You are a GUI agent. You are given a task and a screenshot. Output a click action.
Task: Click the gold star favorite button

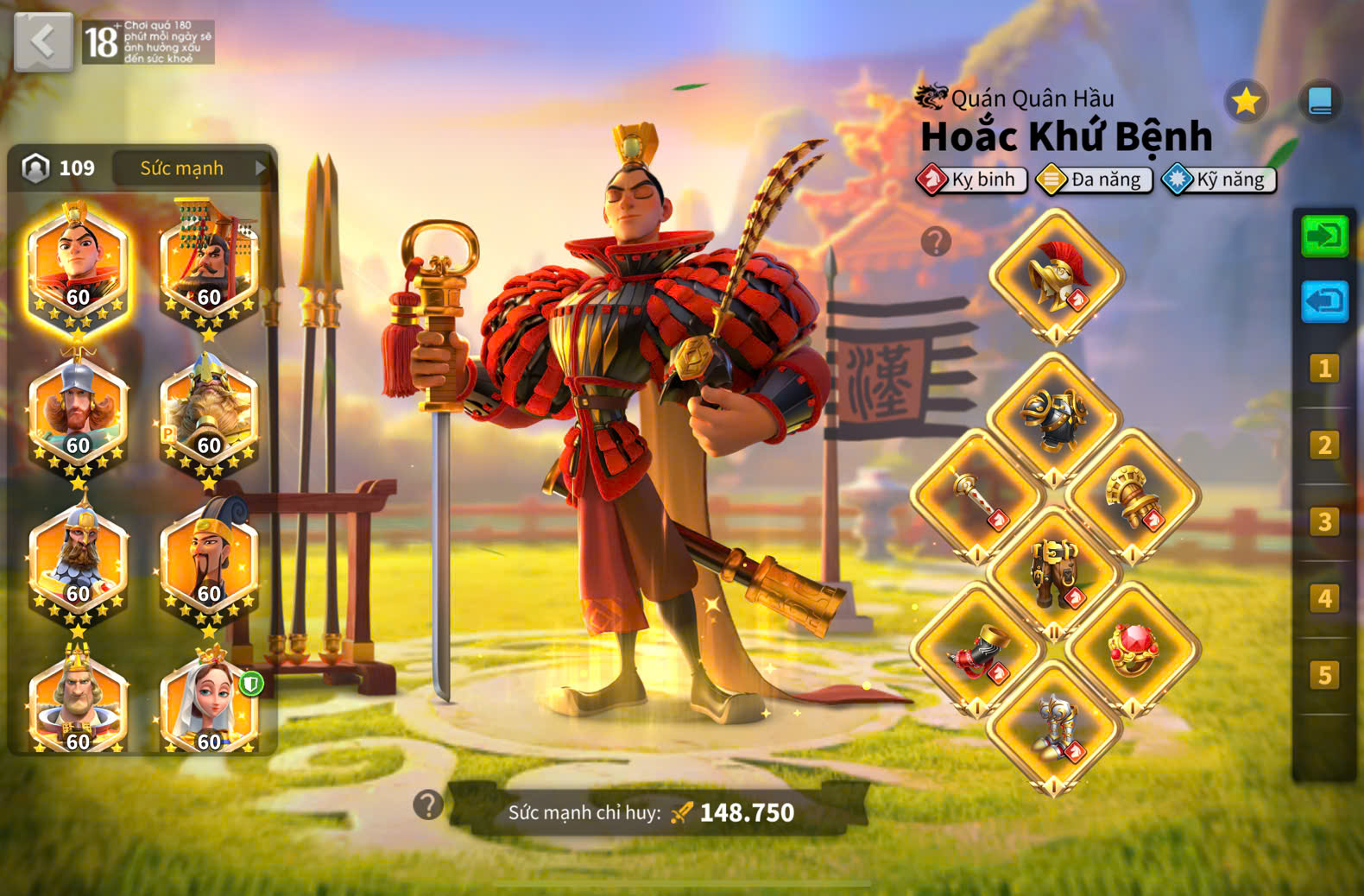coord(1246,102)
